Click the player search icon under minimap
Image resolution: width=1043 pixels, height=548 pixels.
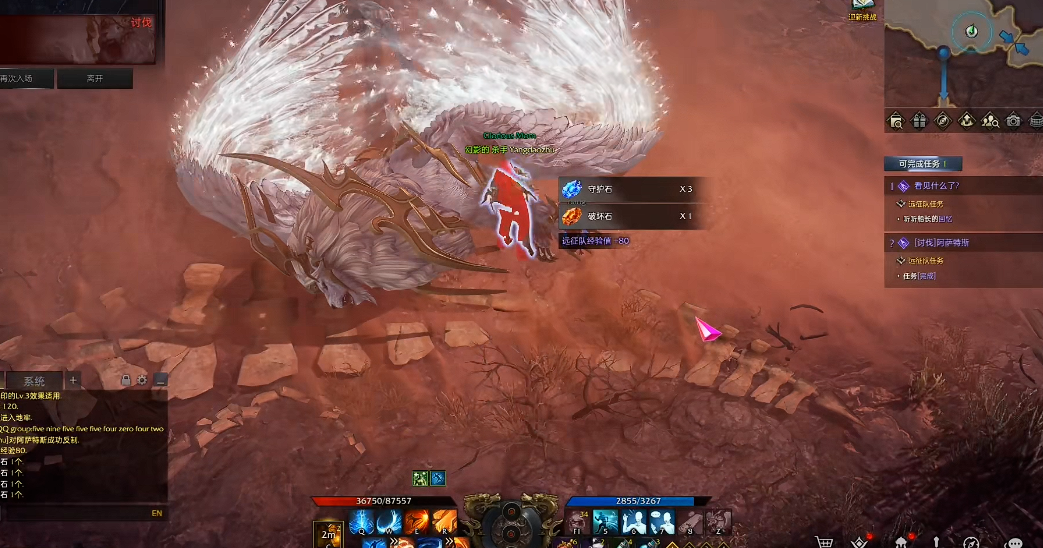tap(990, 121)
